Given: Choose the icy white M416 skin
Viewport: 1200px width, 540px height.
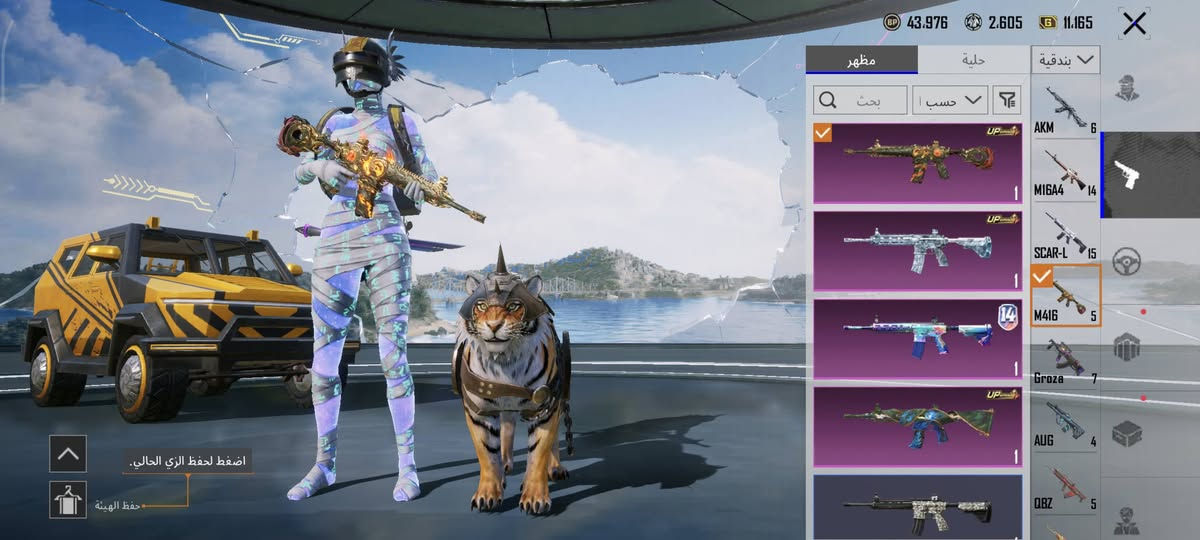Looking at the screenshot, I should pos(918,250).
